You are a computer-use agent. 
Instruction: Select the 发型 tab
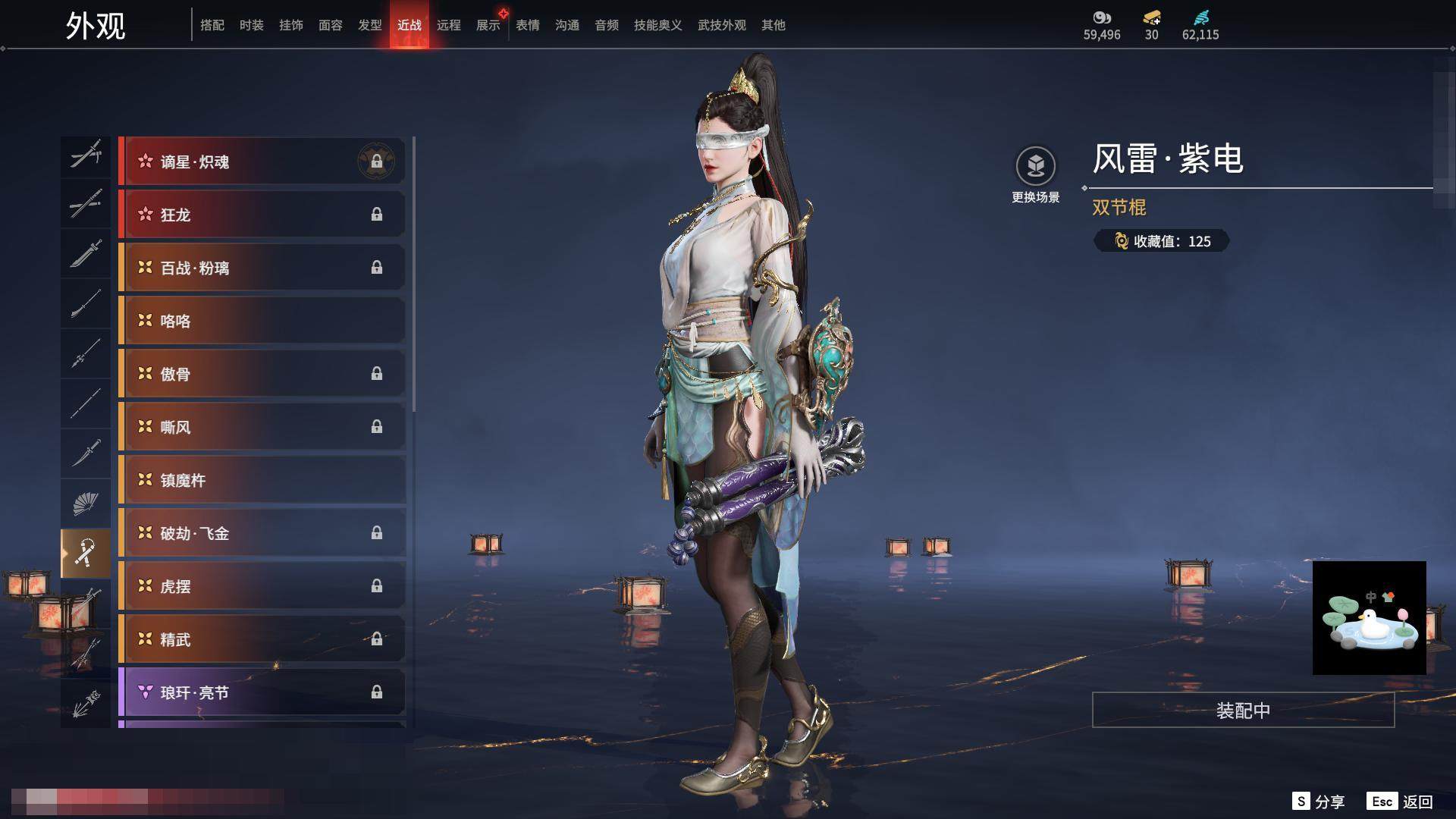click(369, 25)
